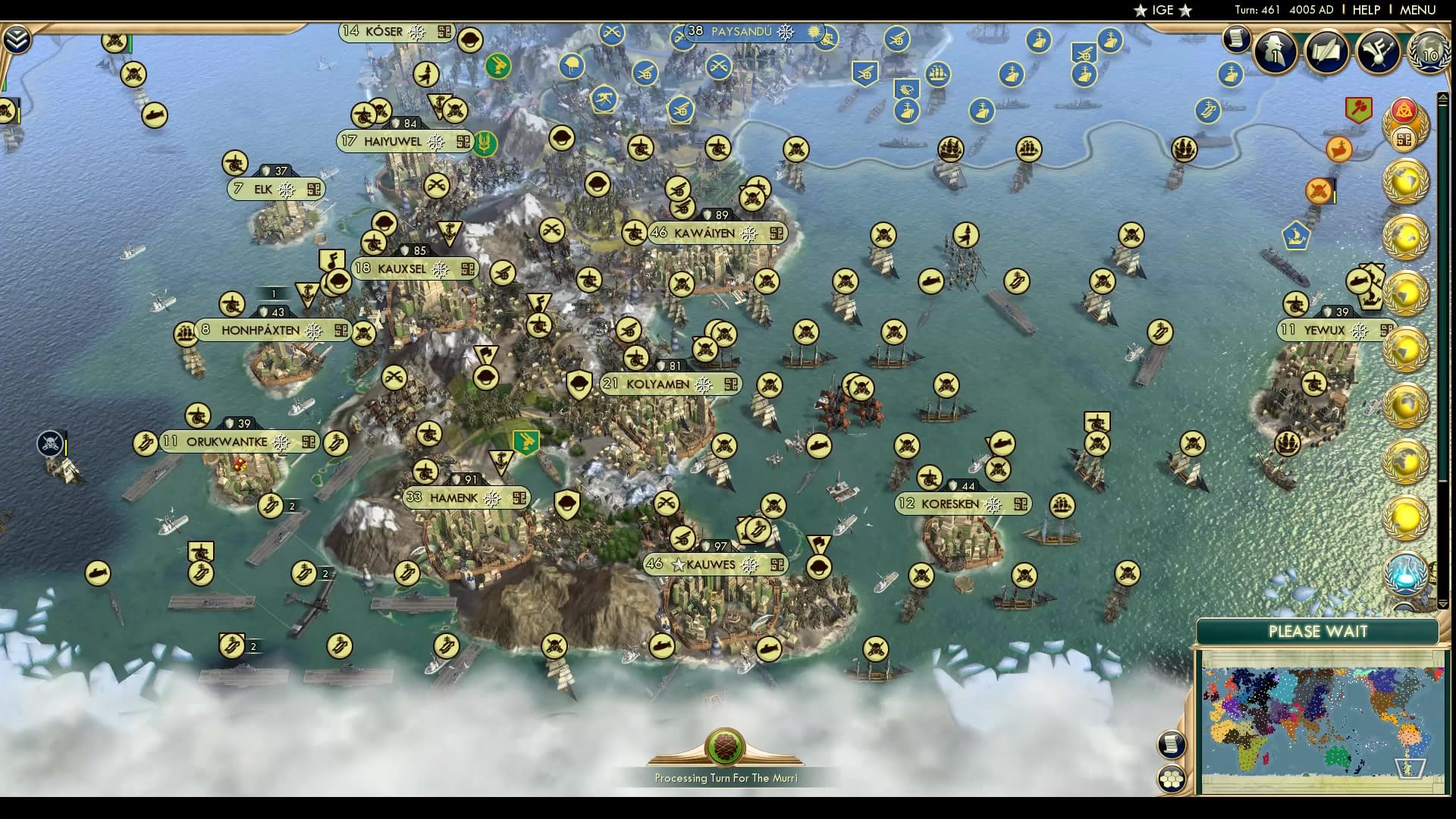Open the Culture overview icon at top right
The width and height of the screenshot is (1456, 819).
pyautogui.click(x=1378, y=53)
